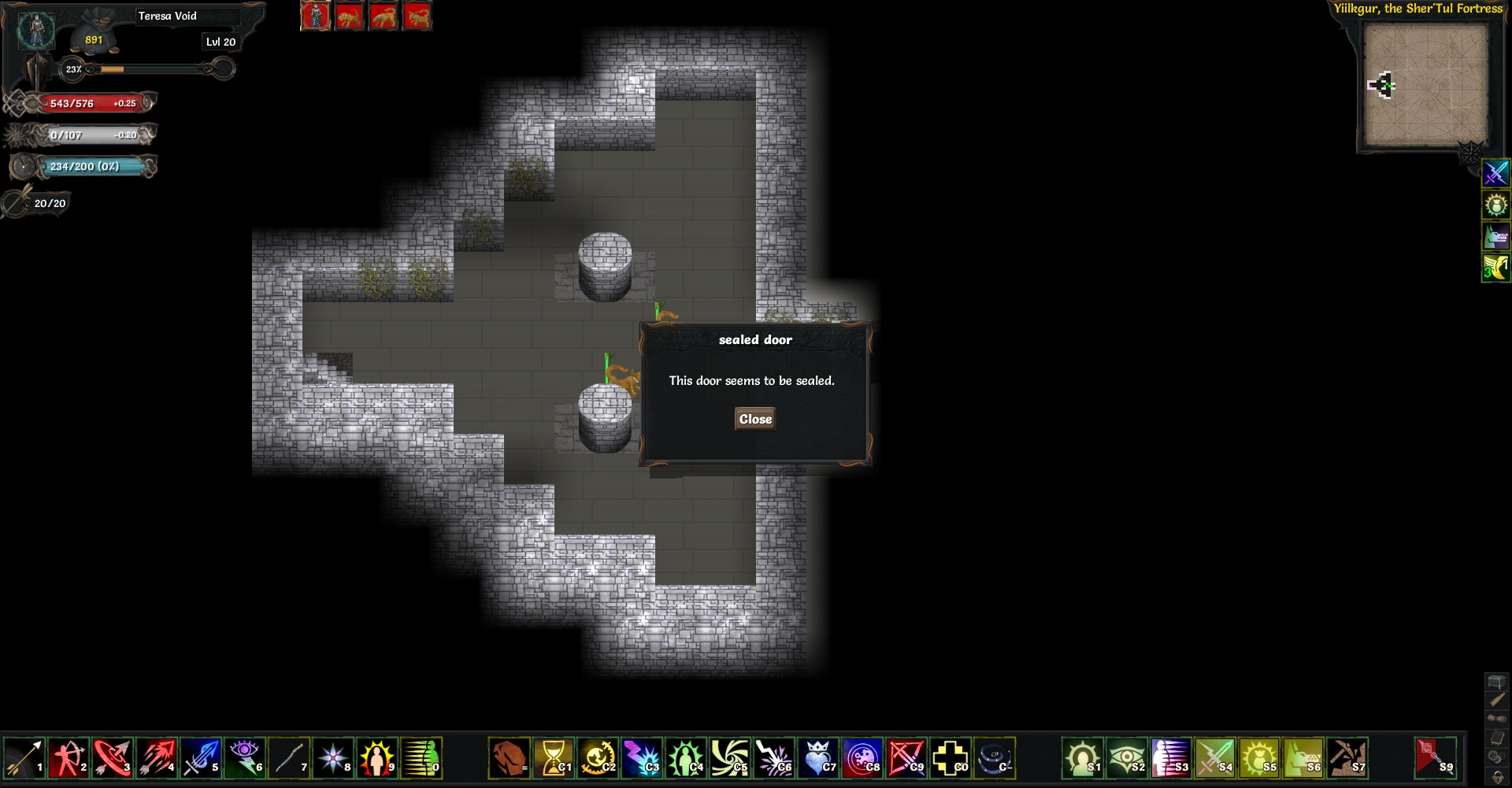Image resolution: width=1512 pixels, height=788 pixels.
Task: Select the staff item in hotbar
Action: [289, 758]
